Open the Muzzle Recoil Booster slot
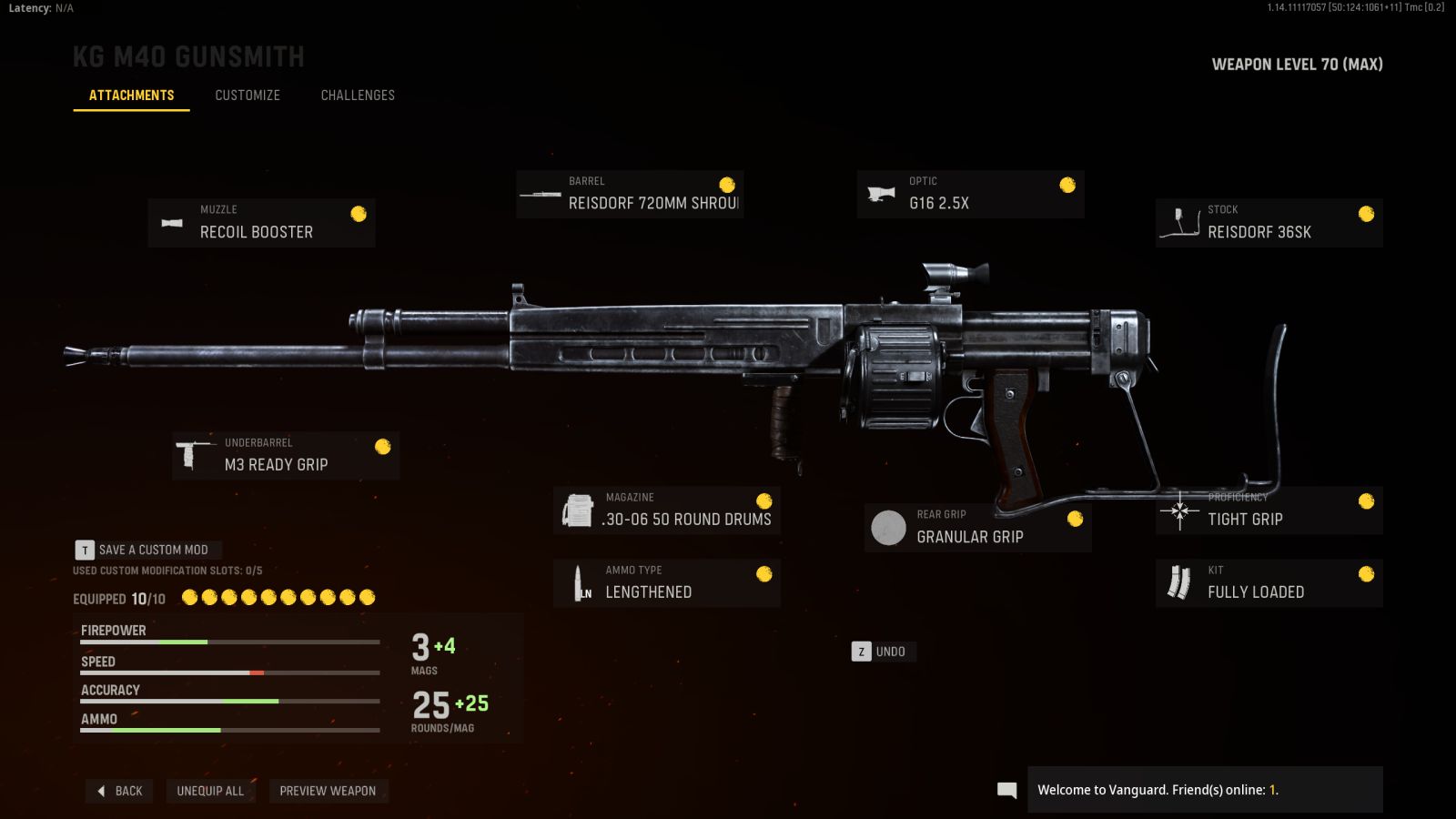This screenshot has width=1456, height=819. tap(261, 222)
